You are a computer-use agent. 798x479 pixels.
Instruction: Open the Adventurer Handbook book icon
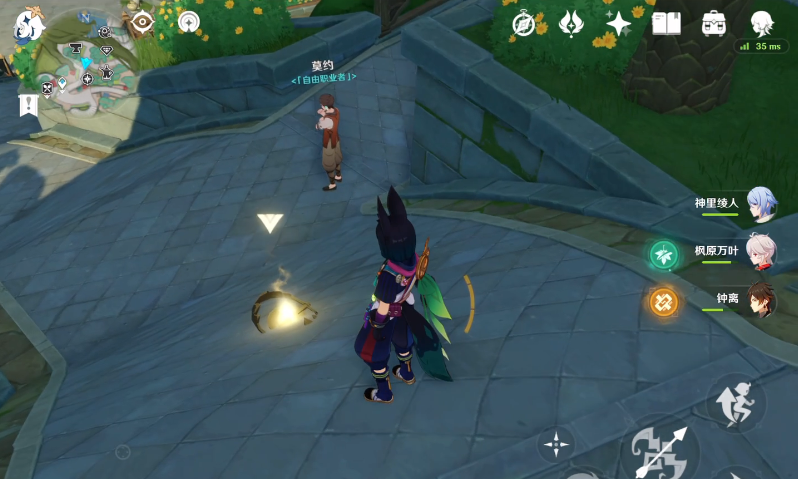666,23
